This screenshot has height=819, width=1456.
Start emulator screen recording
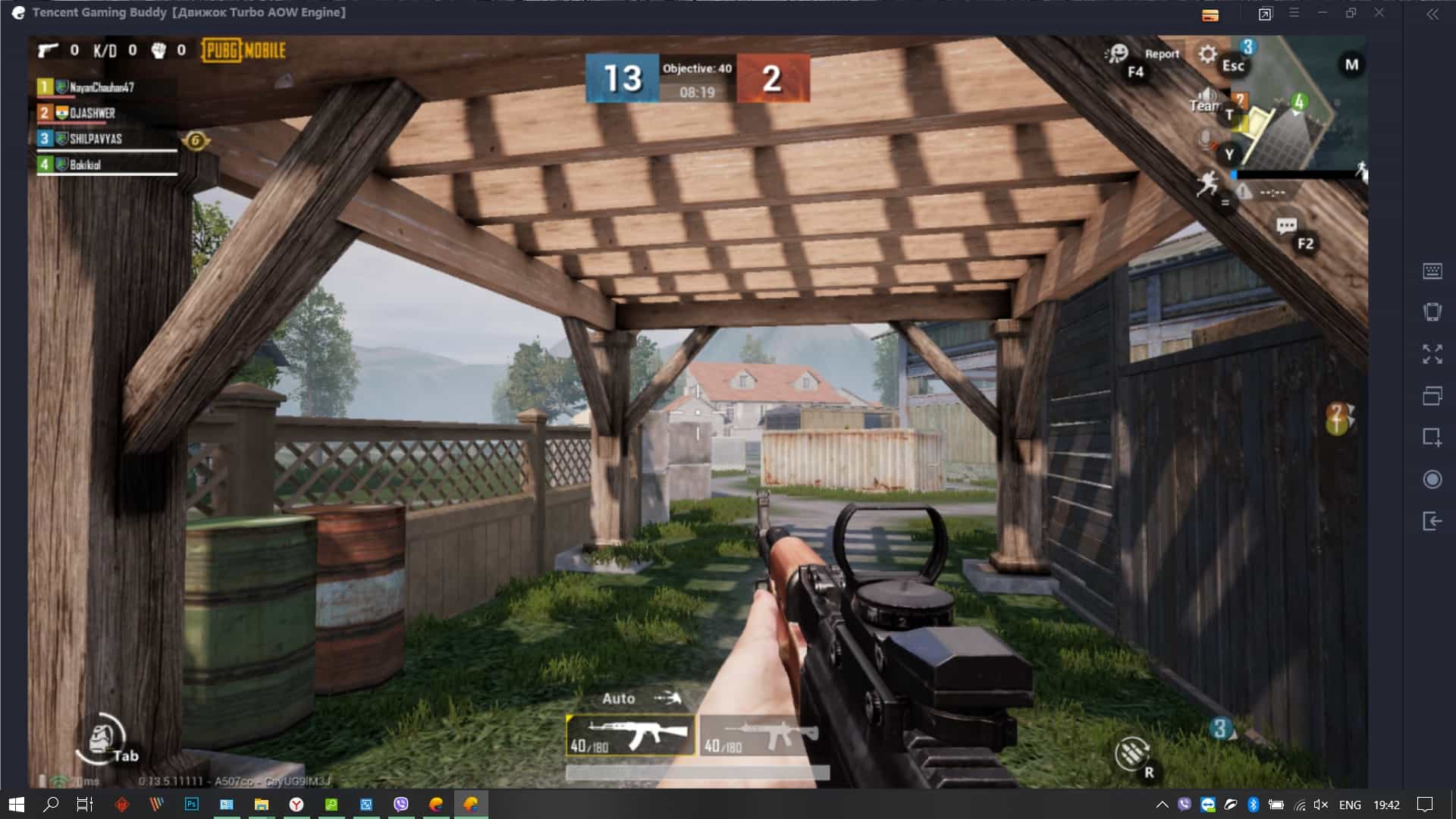1432,479
